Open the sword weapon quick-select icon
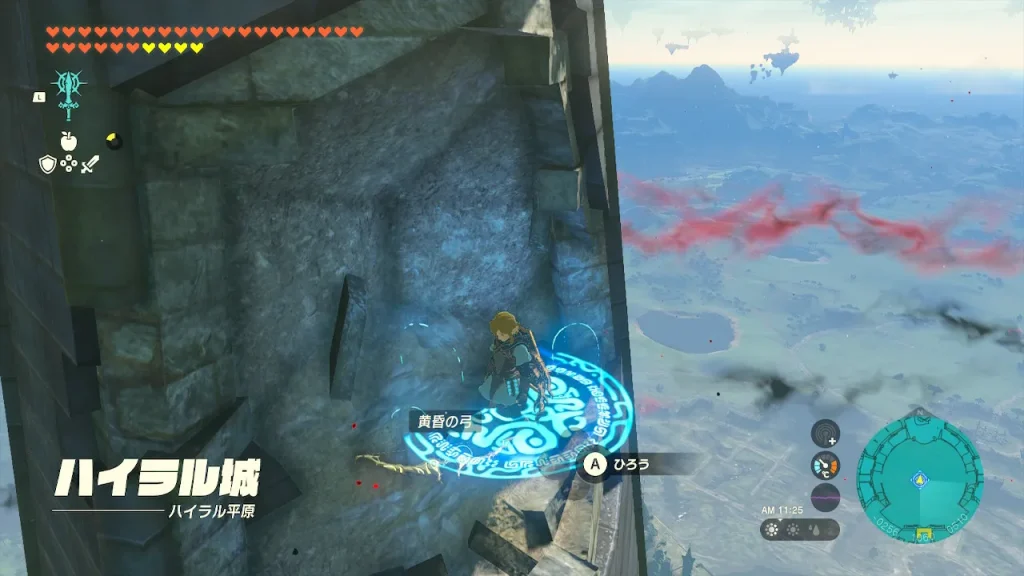The height and width of the screenshot is (576, 1024). pyautogui.click(x=89, y=164)
